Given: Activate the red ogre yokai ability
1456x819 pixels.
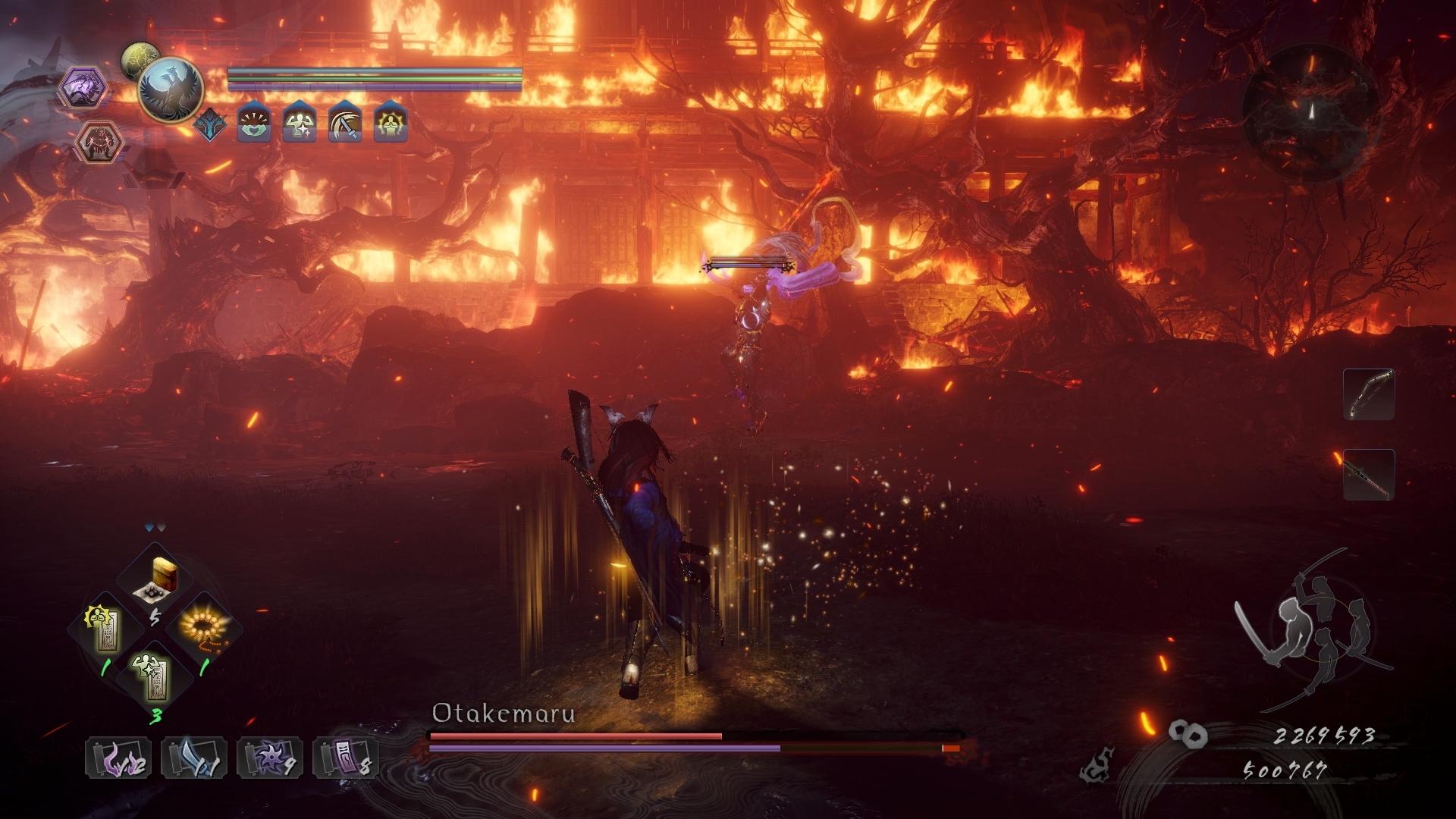Looking at the screenshot, I should [97, 142].
